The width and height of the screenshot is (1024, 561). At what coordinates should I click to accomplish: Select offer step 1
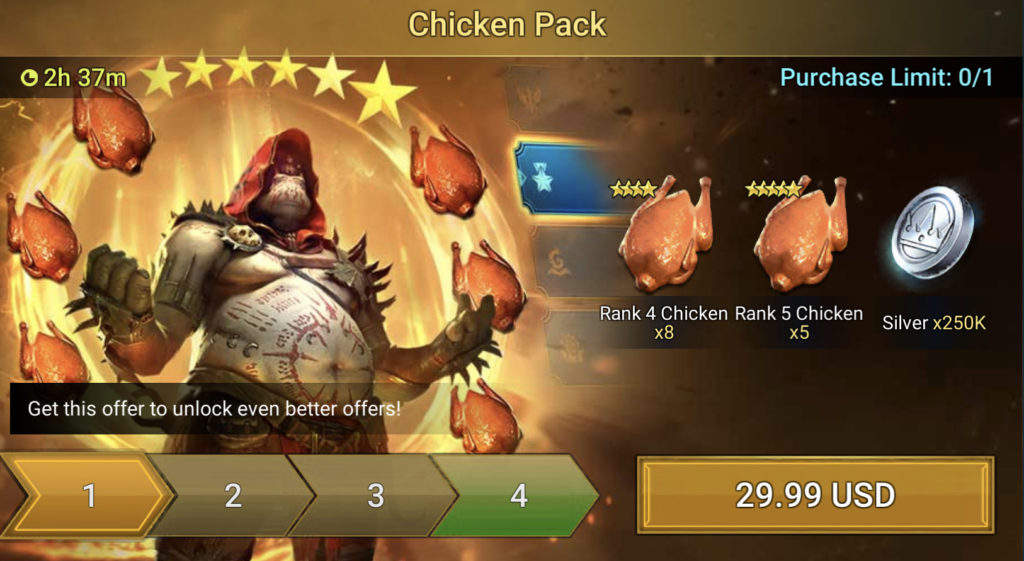tap(88, 496)
